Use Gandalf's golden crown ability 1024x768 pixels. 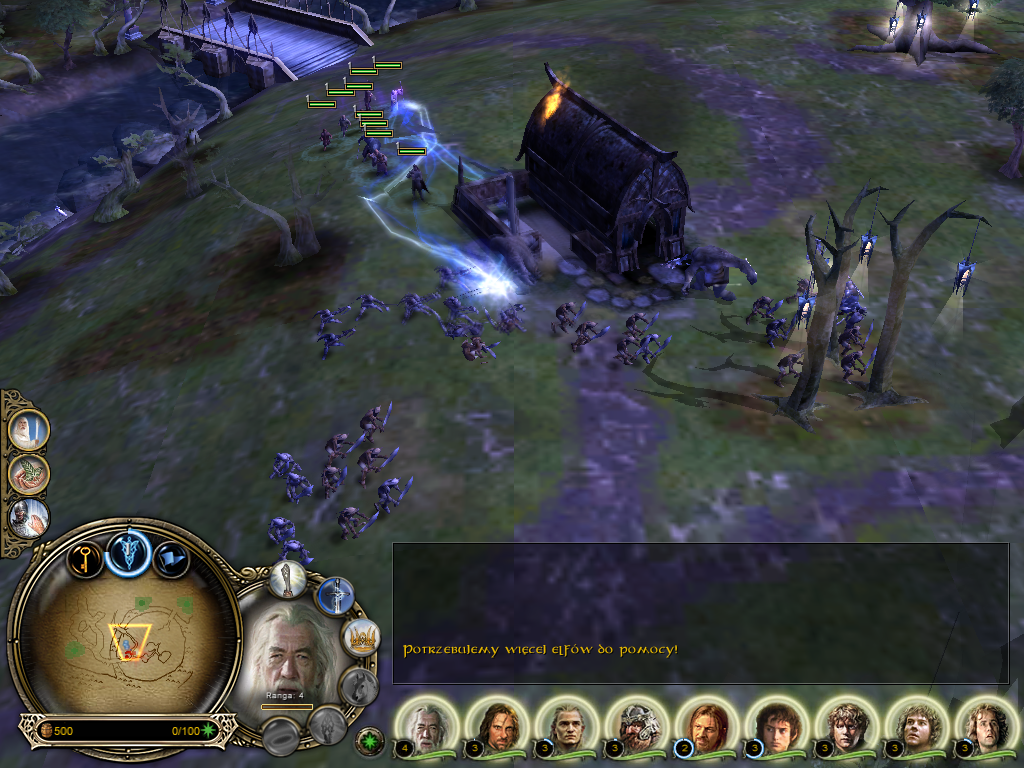coord(359,636)
